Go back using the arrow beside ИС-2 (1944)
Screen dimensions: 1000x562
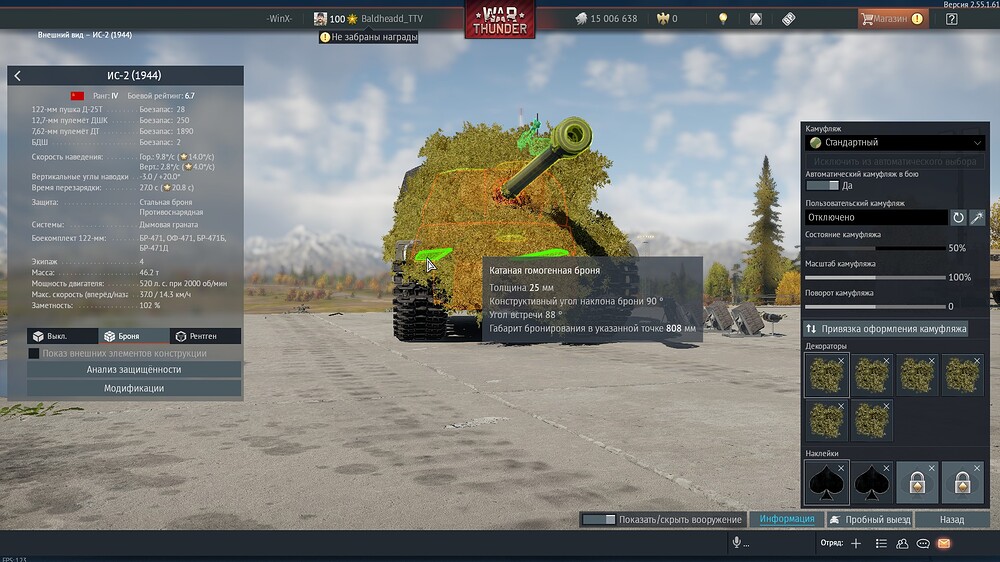click(x=18, y=76)
